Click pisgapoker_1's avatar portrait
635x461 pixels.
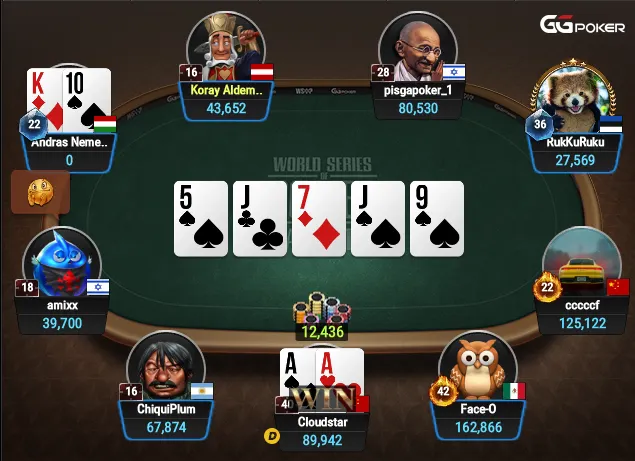click(418, 47)
